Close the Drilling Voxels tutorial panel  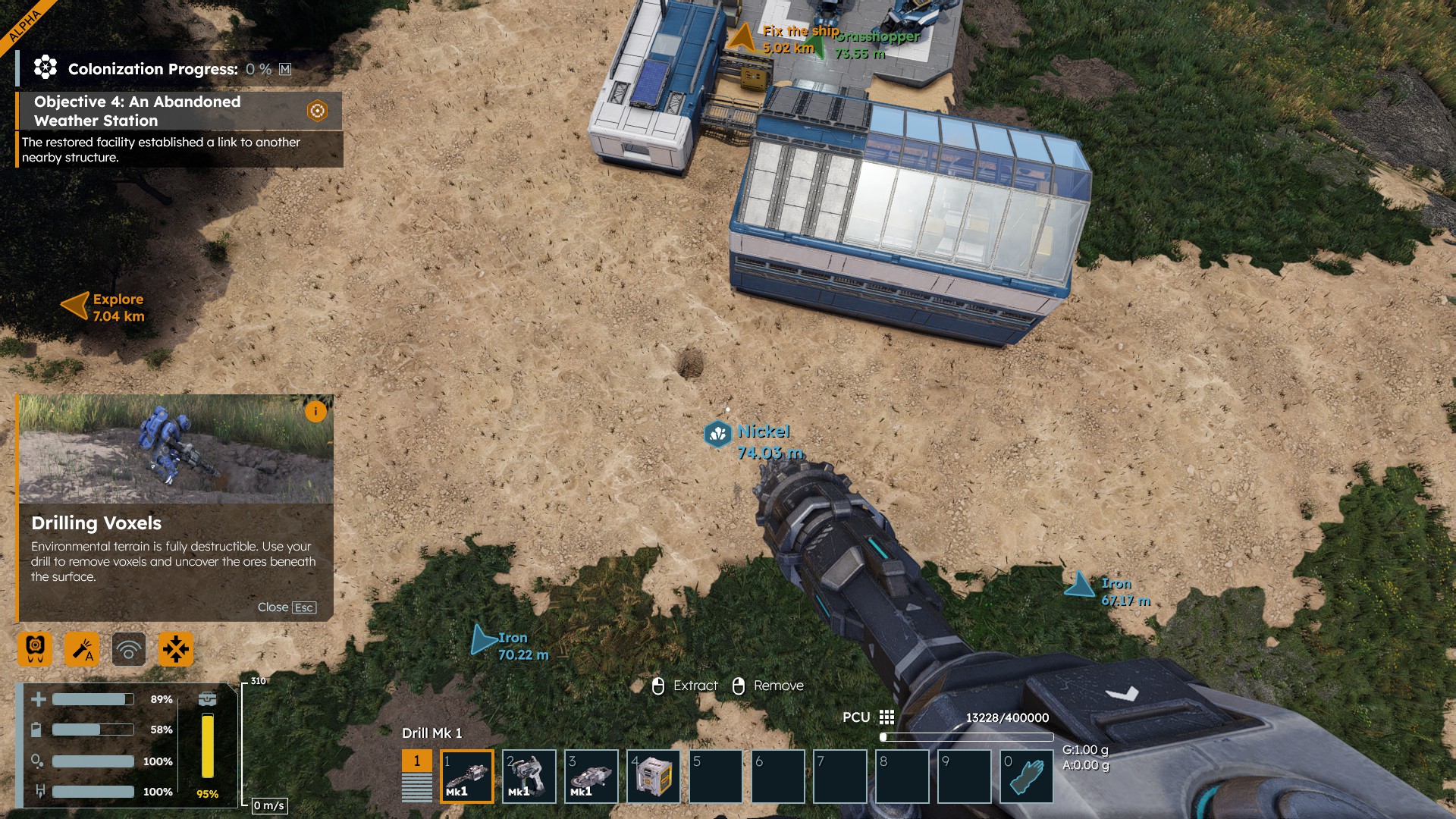click(x=286, y=607)
